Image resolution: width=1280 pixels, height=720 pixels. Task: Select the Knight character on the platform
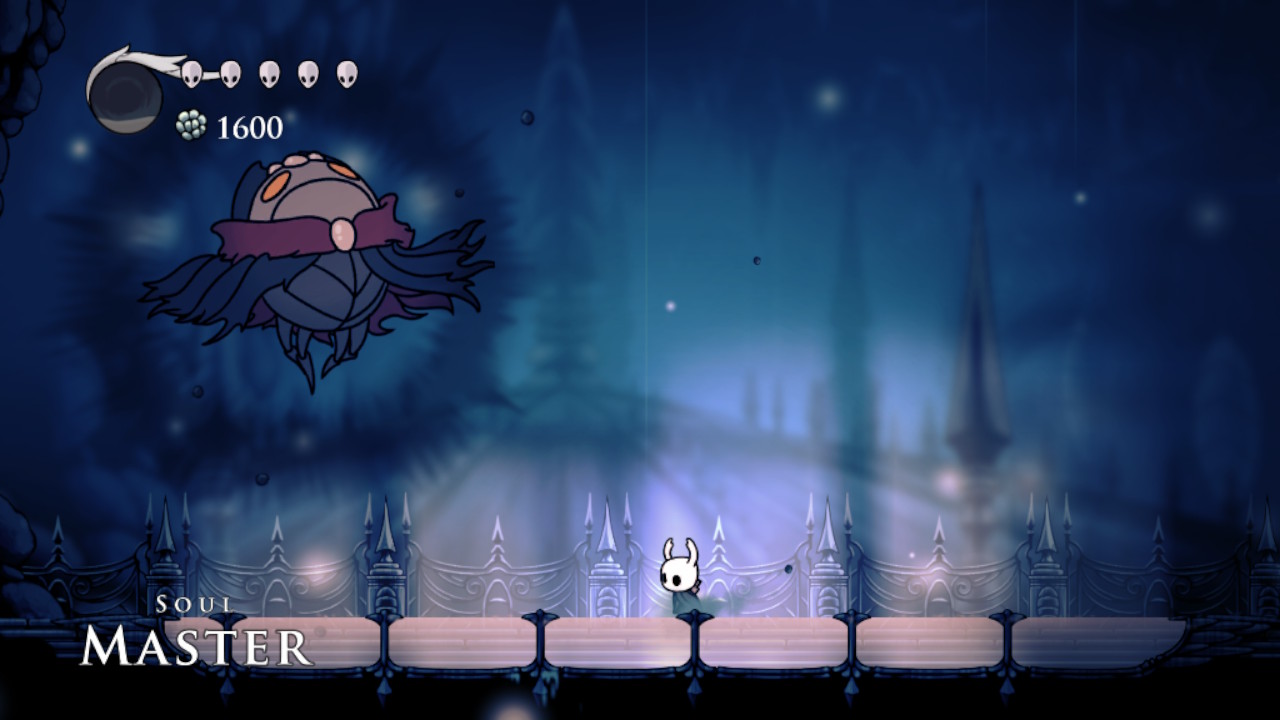[x=683, y=578]
